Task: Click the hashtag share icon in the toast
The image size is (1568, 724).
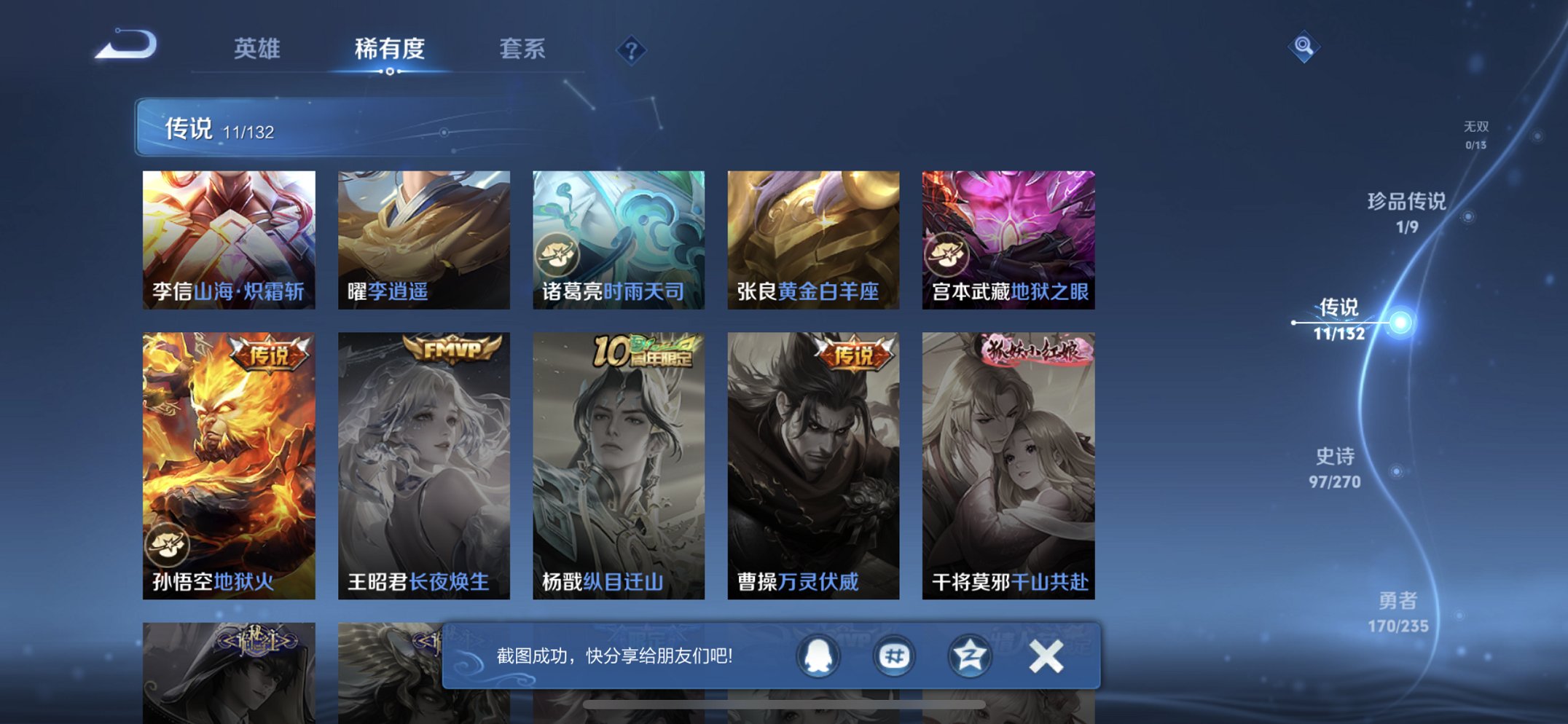Action: (893, 655)
